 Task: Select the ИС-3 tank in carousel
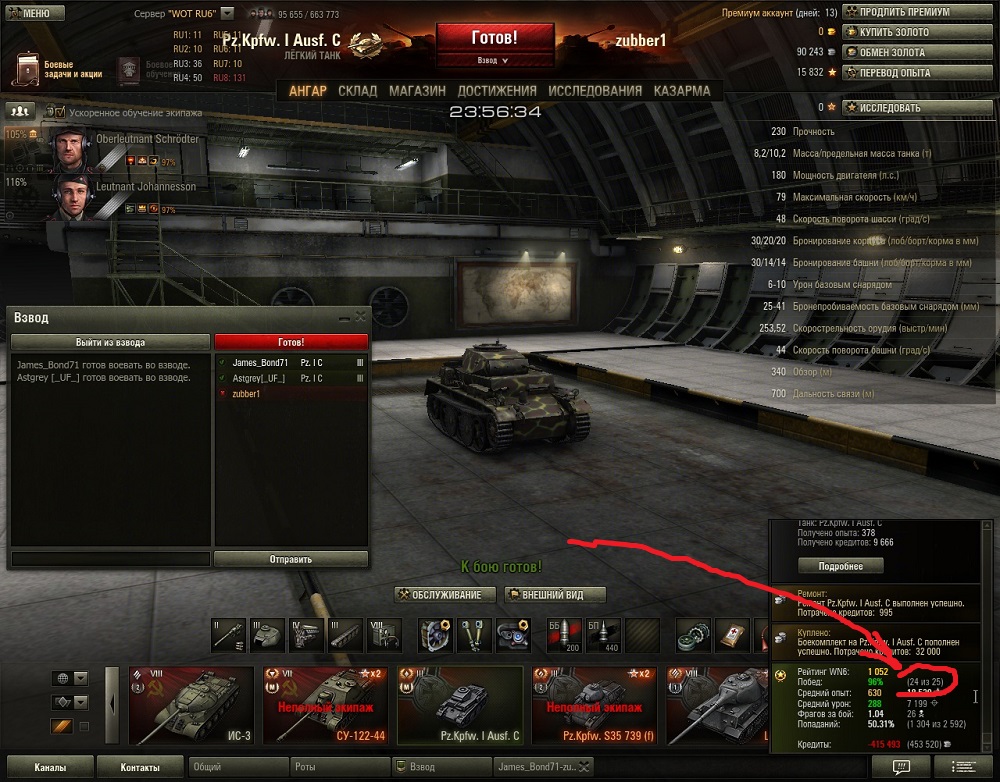pos(192,707)
